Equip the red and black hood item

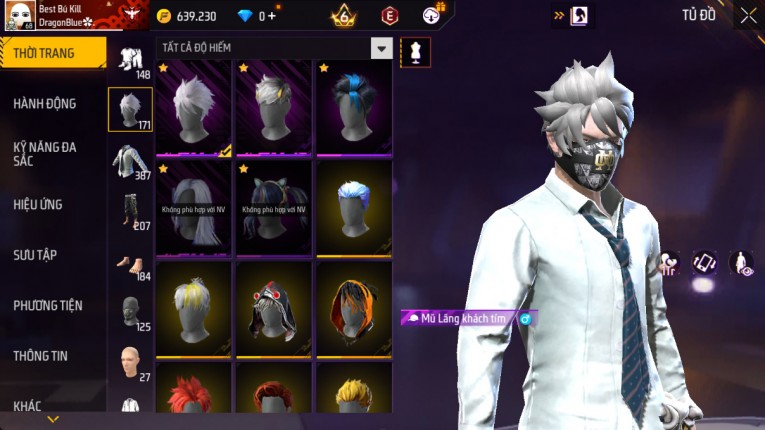coord(274,307)
